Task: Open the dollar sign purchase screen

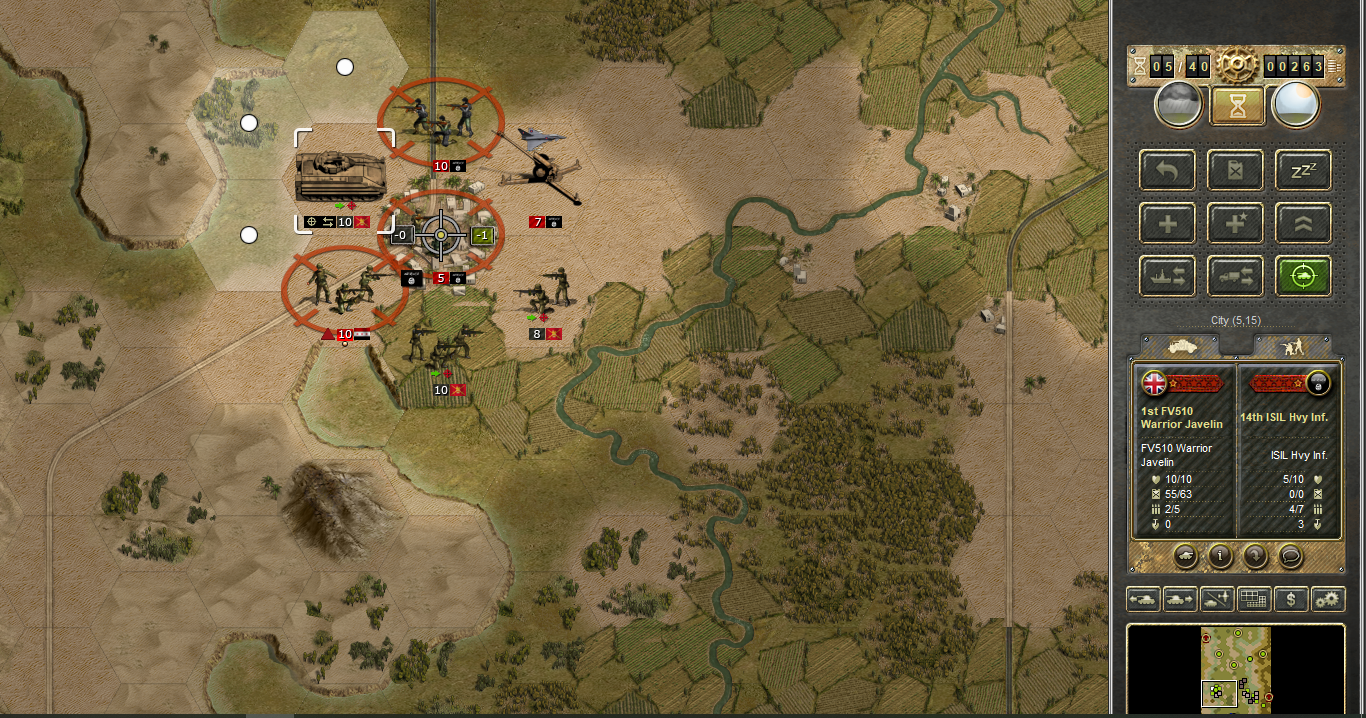Action: (1292, 599)
